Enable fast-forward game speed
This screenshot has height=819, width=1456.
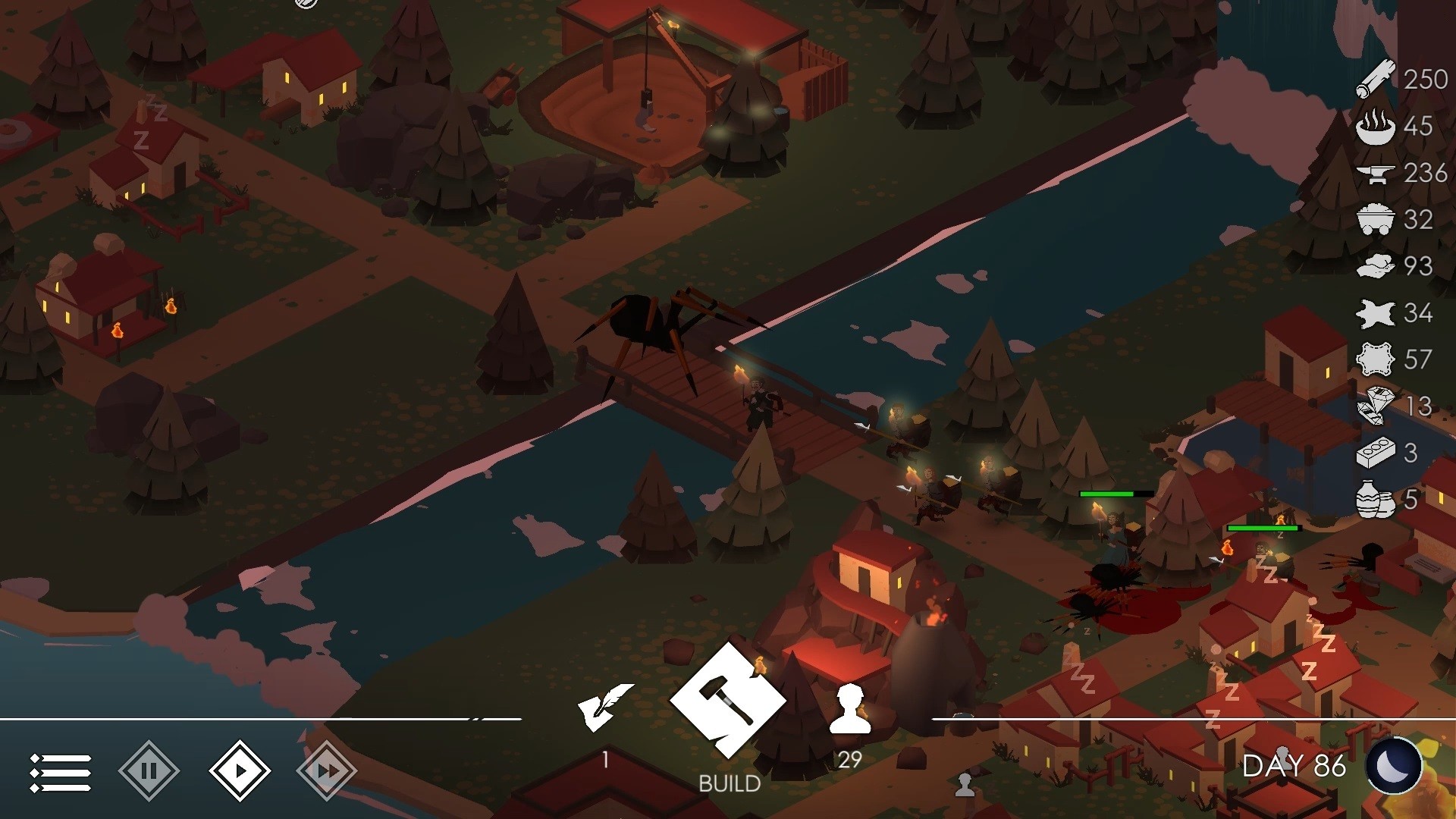[328, 770]
